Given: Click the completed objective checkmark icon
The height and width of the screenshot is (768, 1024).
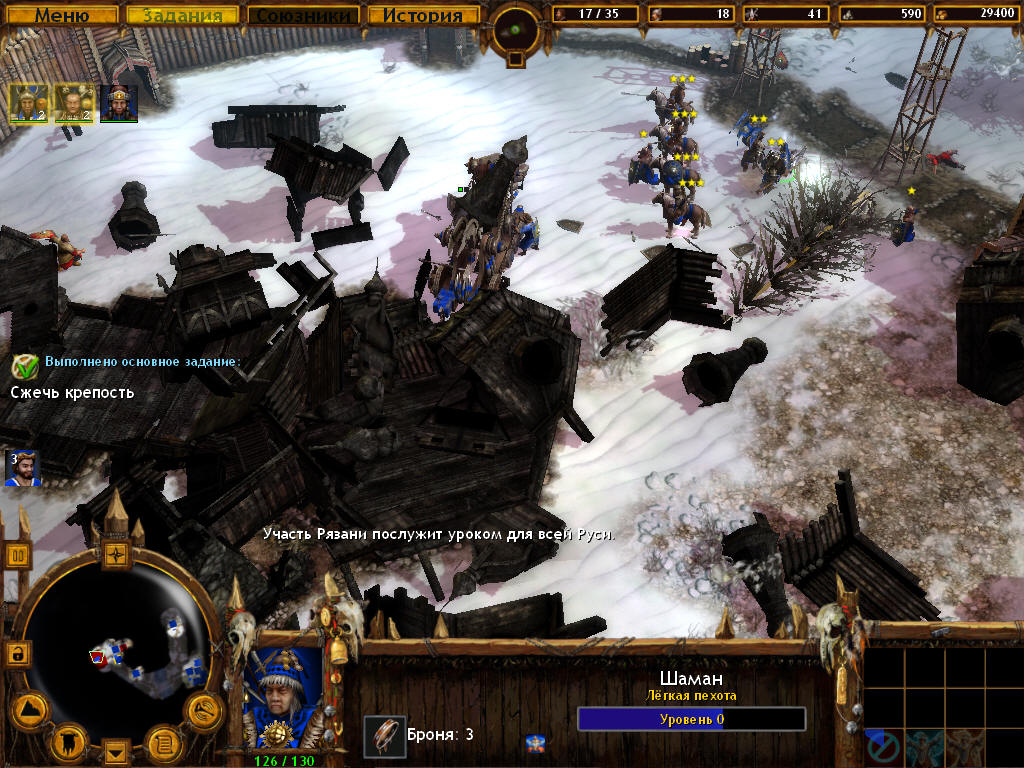Looking at the screenshot, I should (25, 366).
